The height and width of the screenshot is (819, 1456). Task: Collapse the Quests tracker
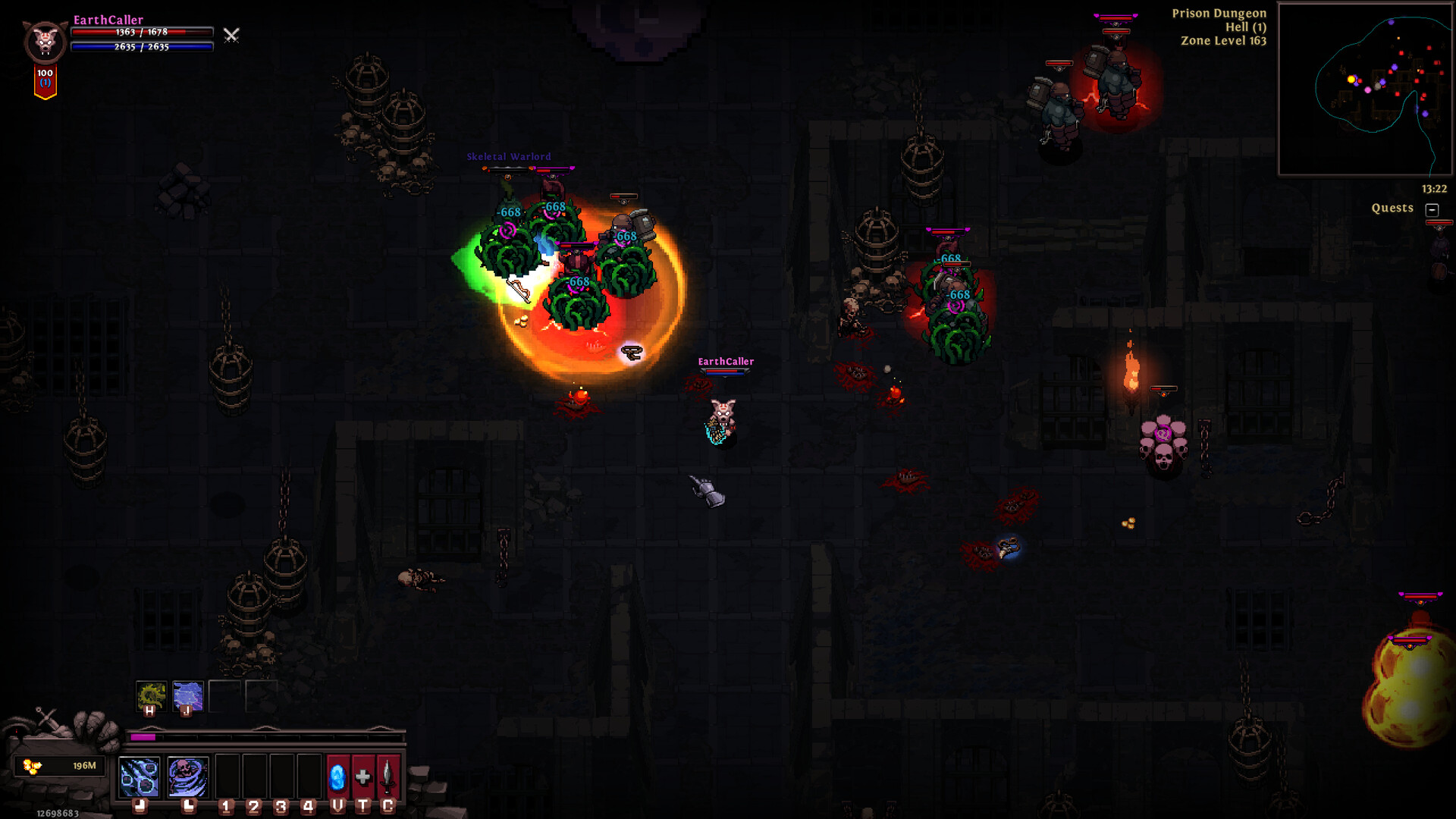[1432, 209]
